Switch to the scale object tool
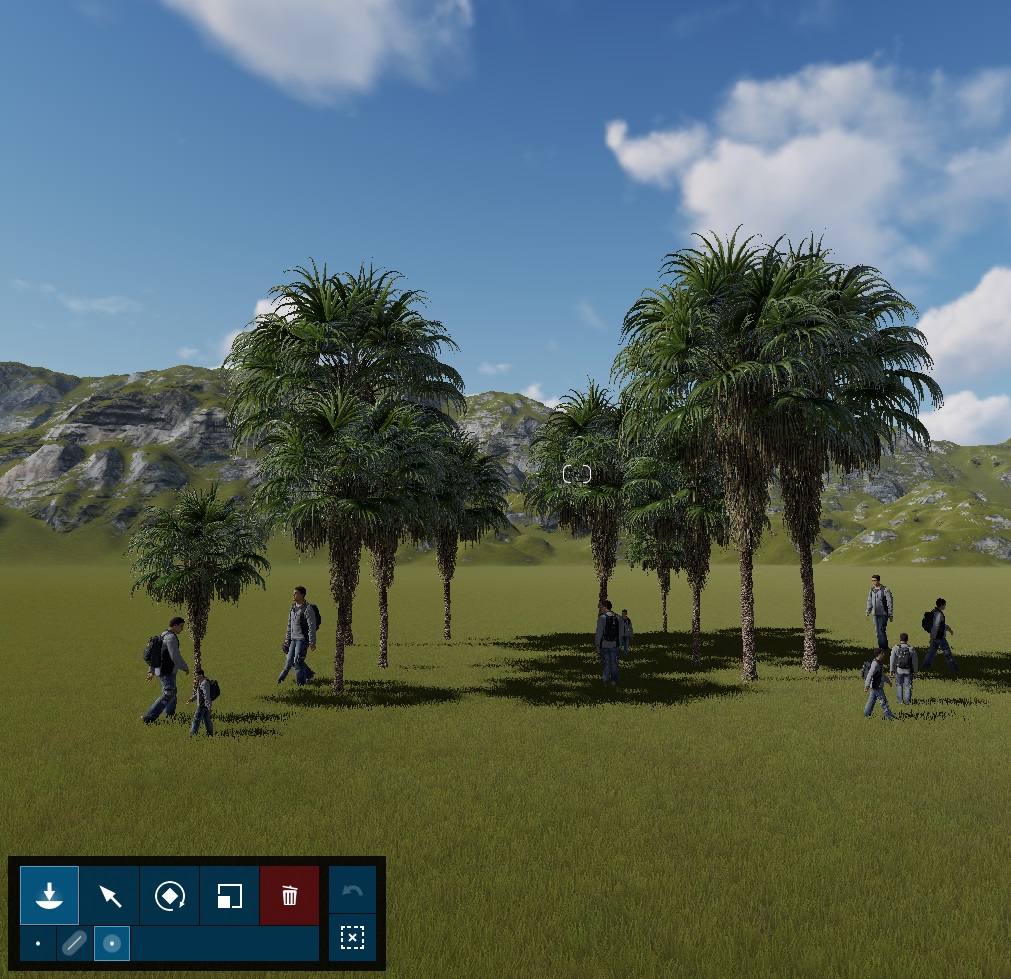The image size is (1011, 979). point(230,895)
